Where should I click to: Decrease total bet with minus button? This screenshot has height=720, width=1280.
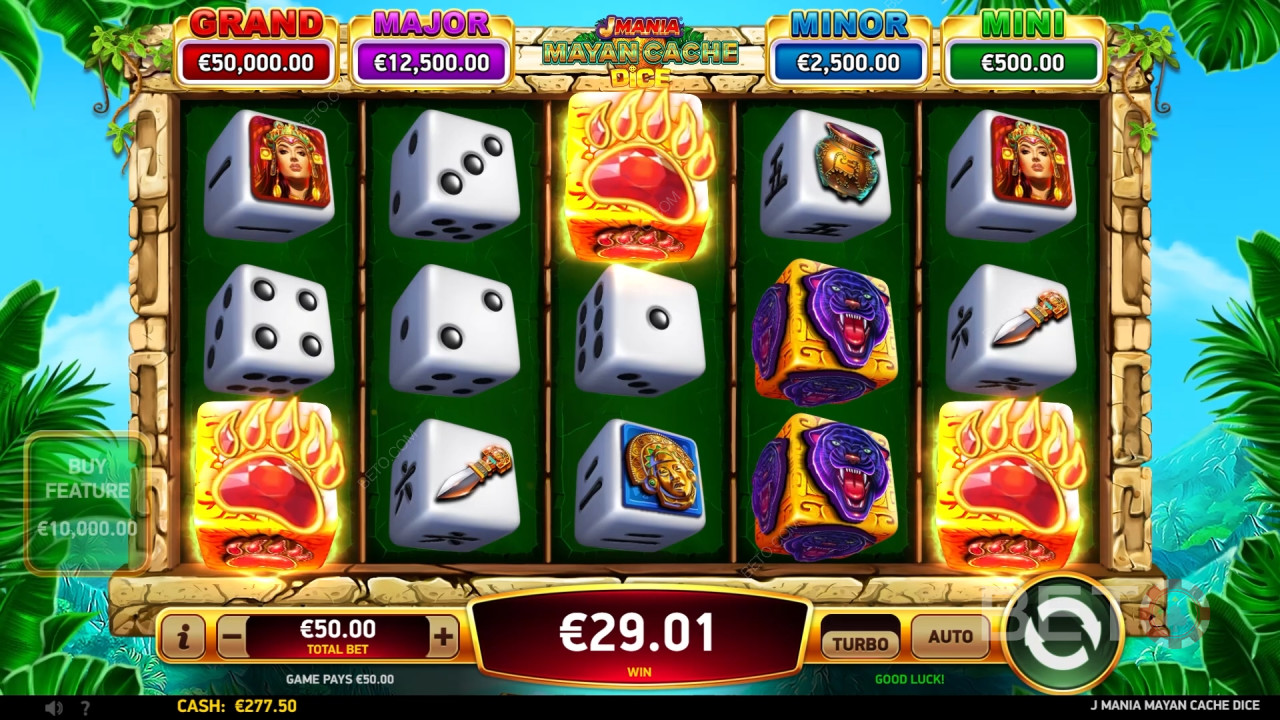tap(231, 636)
